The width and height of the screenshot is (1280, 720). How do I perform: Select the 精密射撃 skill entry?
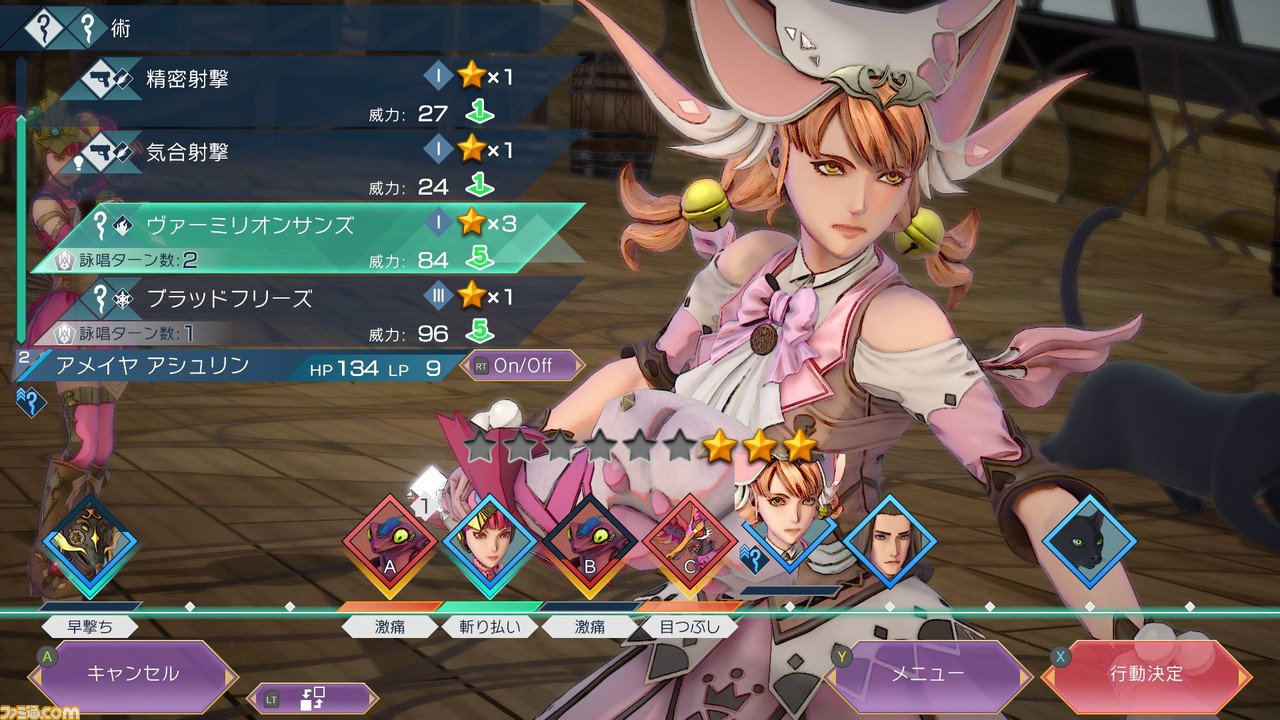(300, 78)
